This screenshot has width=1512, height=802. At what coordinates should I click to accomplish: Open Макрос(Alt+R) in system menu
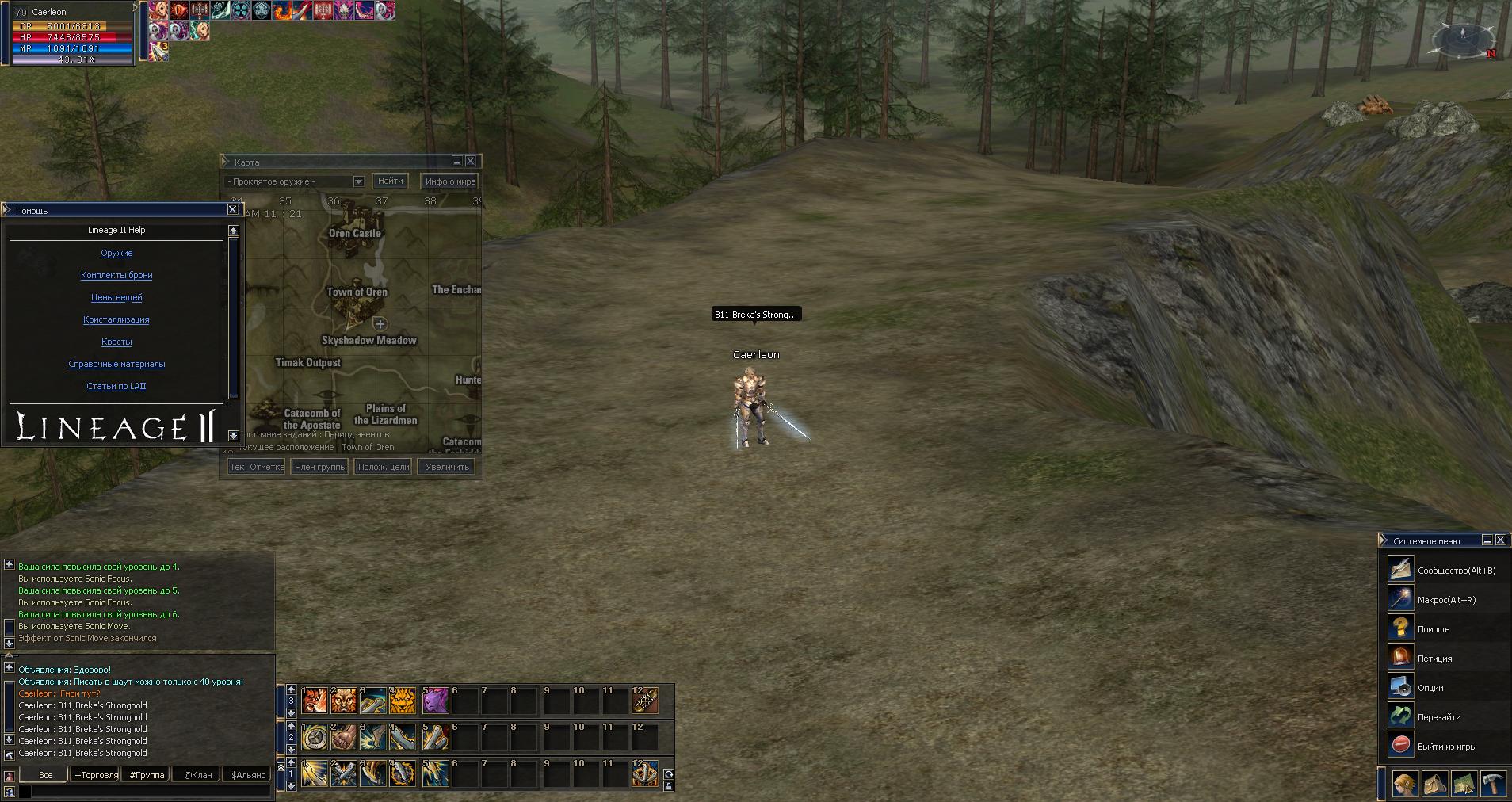click(1446, 600)
